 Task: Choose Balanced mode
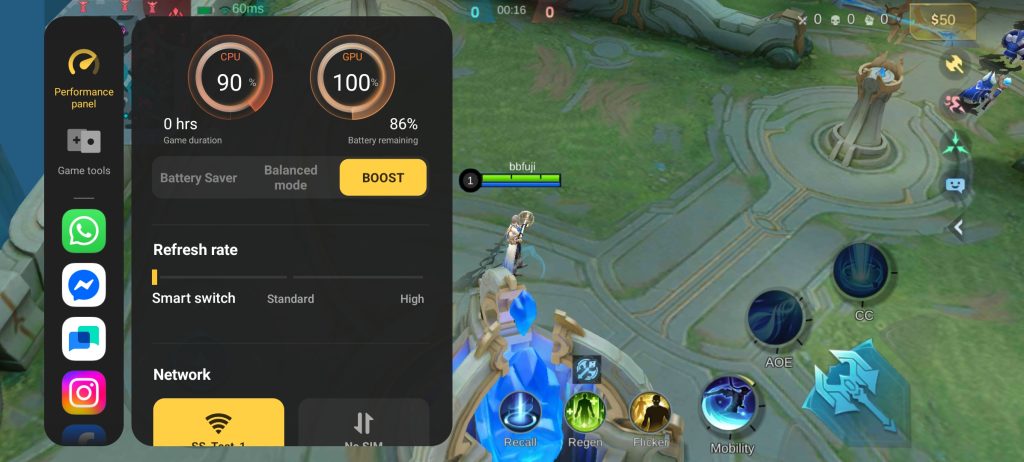pos(290,178)
